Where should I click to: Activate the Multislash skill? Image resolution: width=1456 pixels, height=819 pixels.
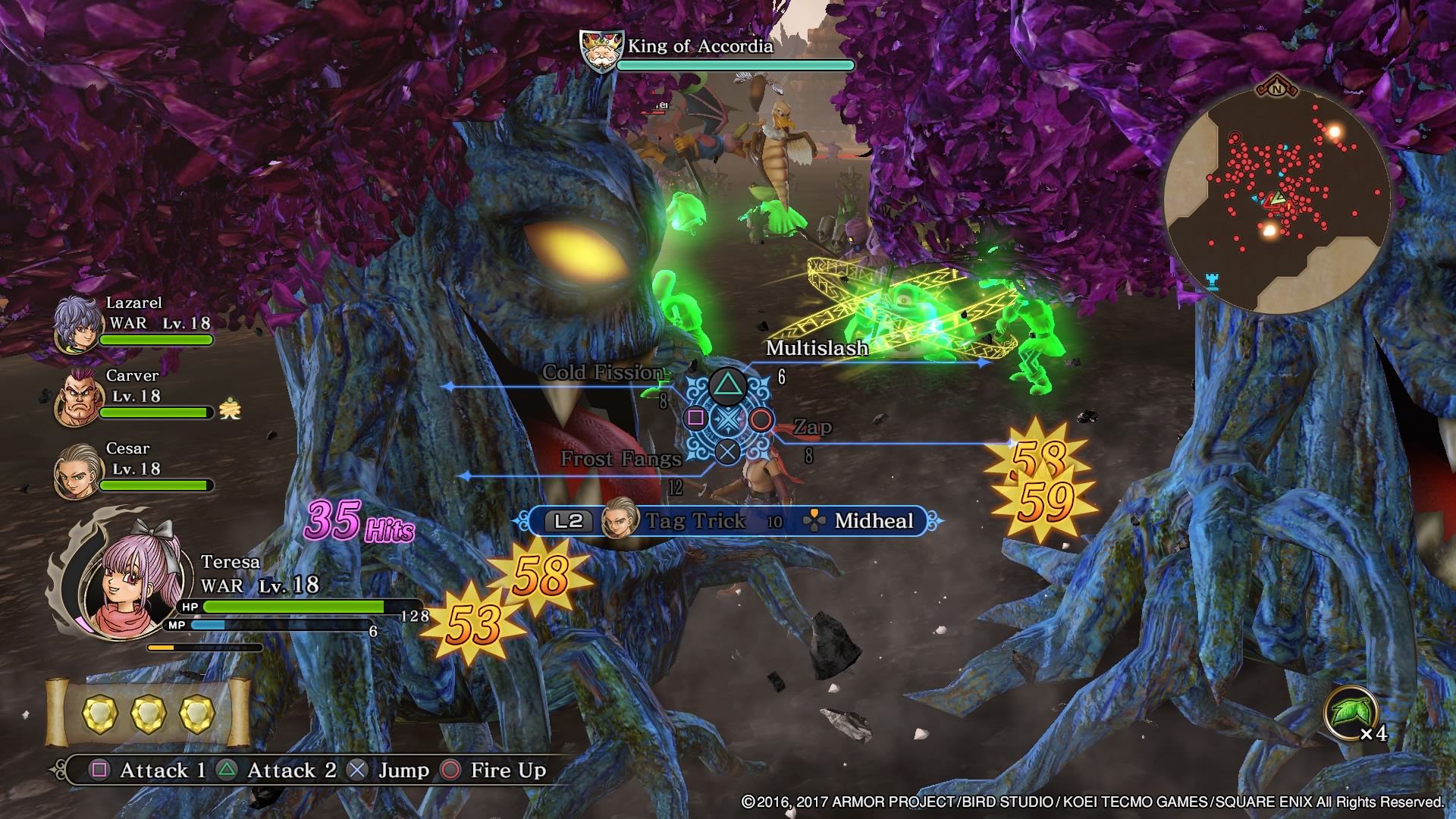pos(816,349)
